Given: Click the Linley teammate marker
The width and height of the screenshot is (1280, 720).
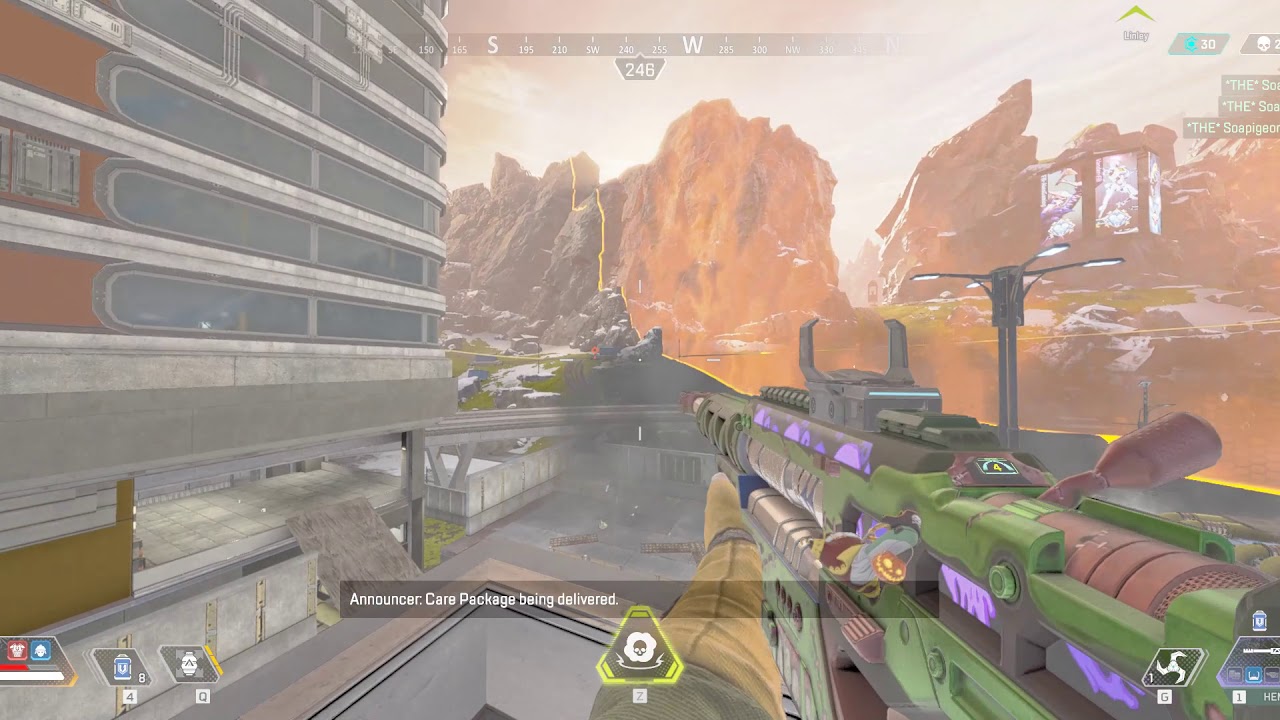Looking at the screenshot, I should 1136,20.
